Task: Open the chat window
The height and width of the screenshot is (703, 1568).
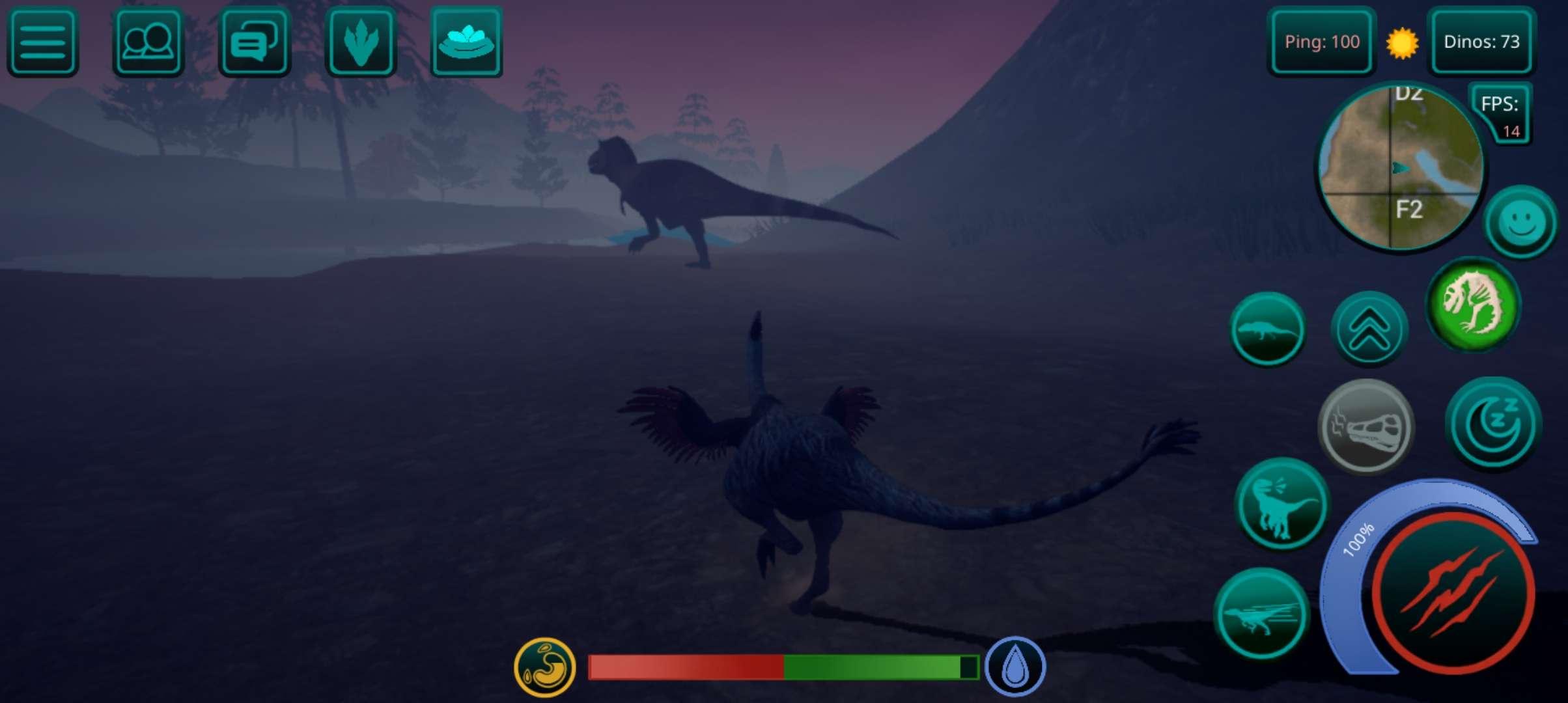Action: pyautogui.click(x=253, y=43)
